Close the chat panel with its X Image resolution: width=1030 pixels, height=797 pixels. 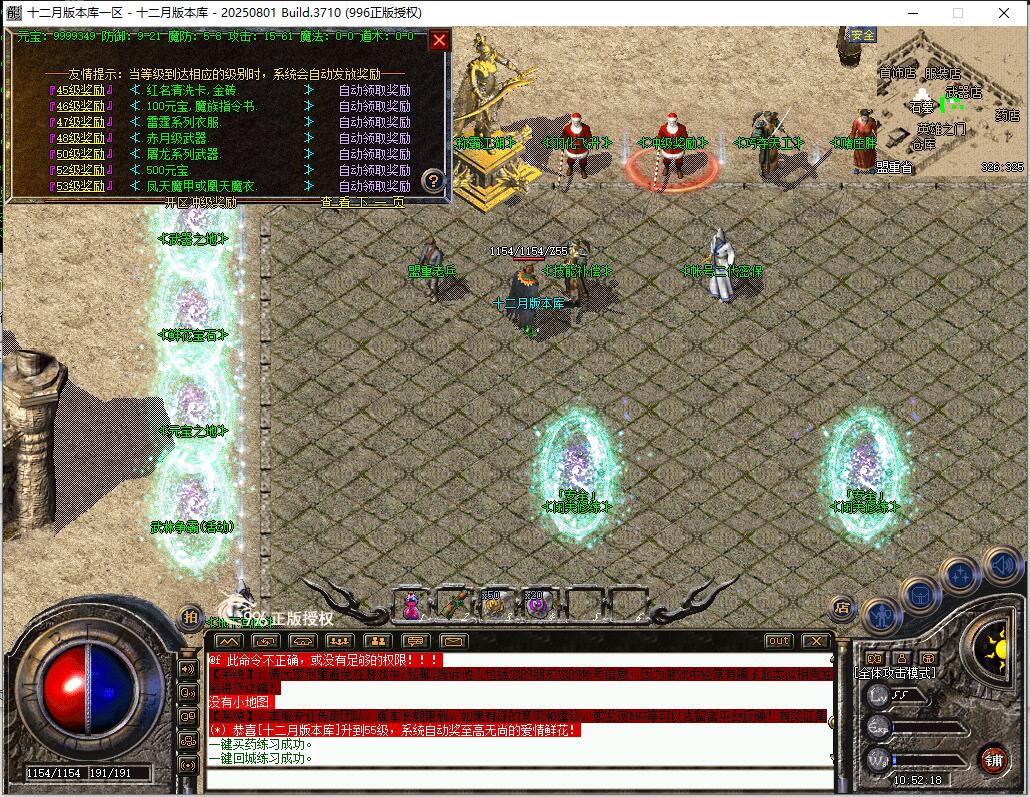click(816, 641)
